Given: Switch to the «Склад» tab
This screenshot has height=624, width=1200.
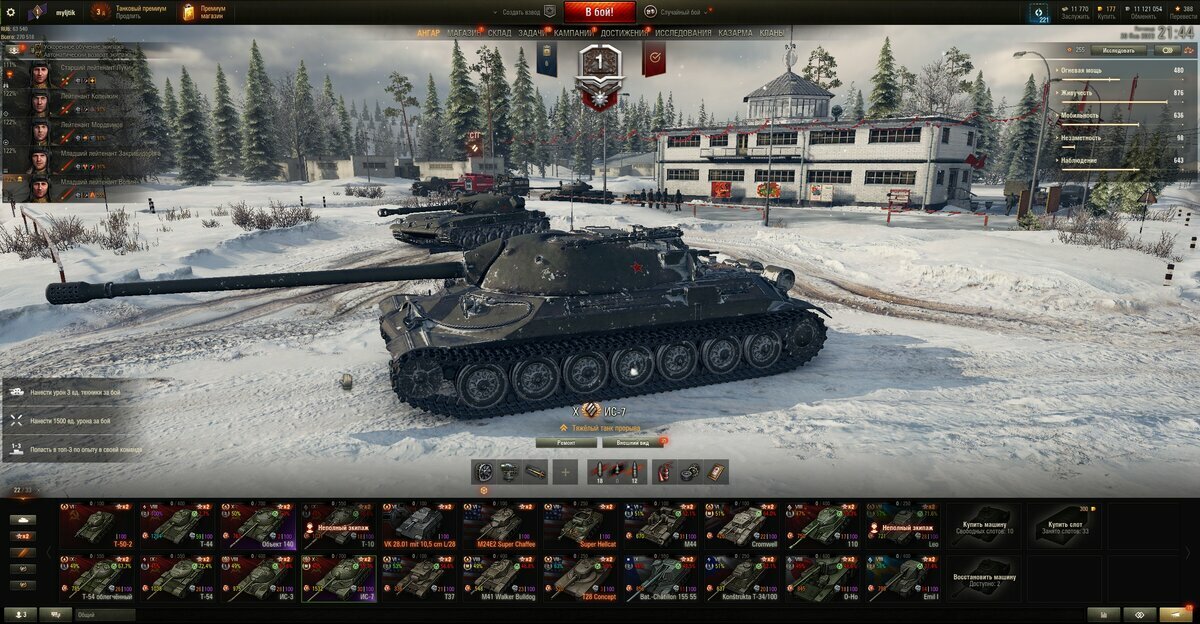Looking at the screenshot, I should (x=500, y=33).
